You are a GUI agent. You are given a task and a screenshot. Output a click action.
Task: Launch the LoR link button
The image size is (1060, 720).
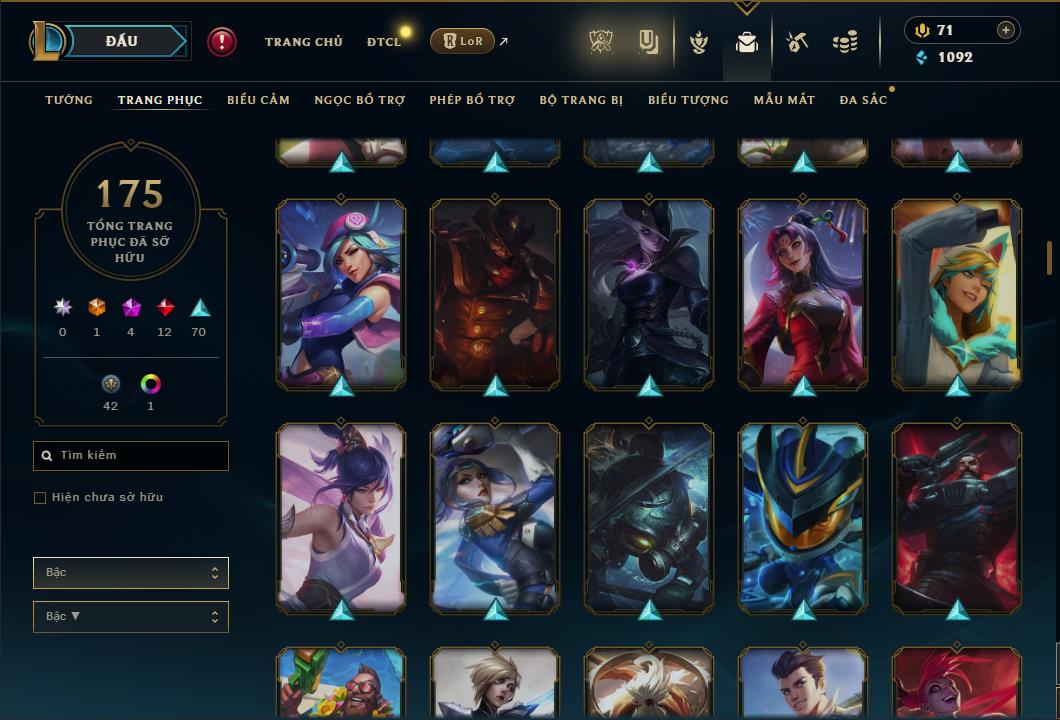[462, 41]
